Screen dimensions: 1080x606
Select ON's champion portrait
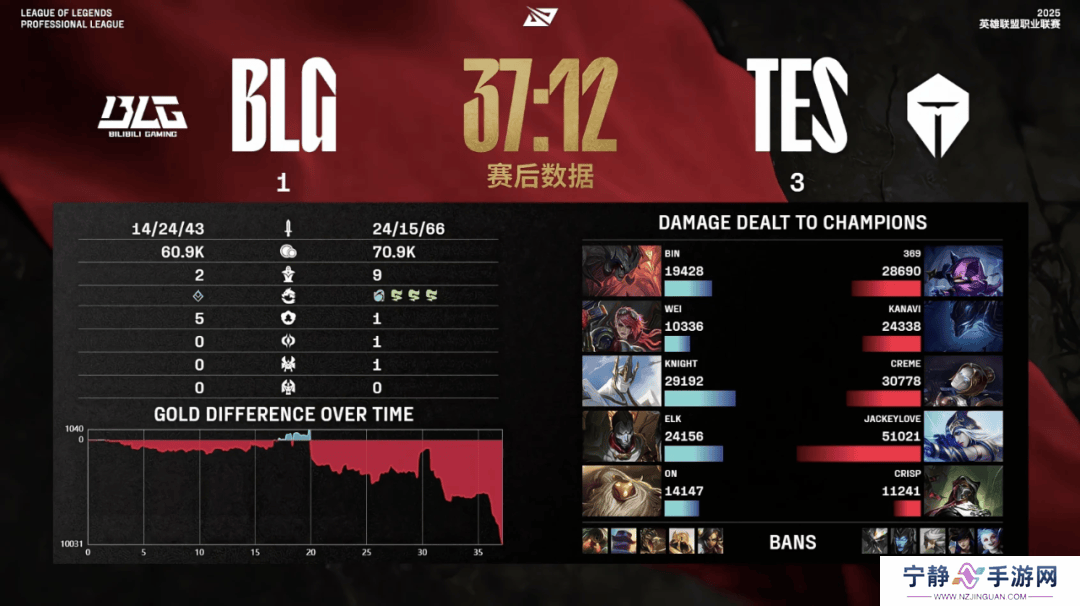[621, 491]
